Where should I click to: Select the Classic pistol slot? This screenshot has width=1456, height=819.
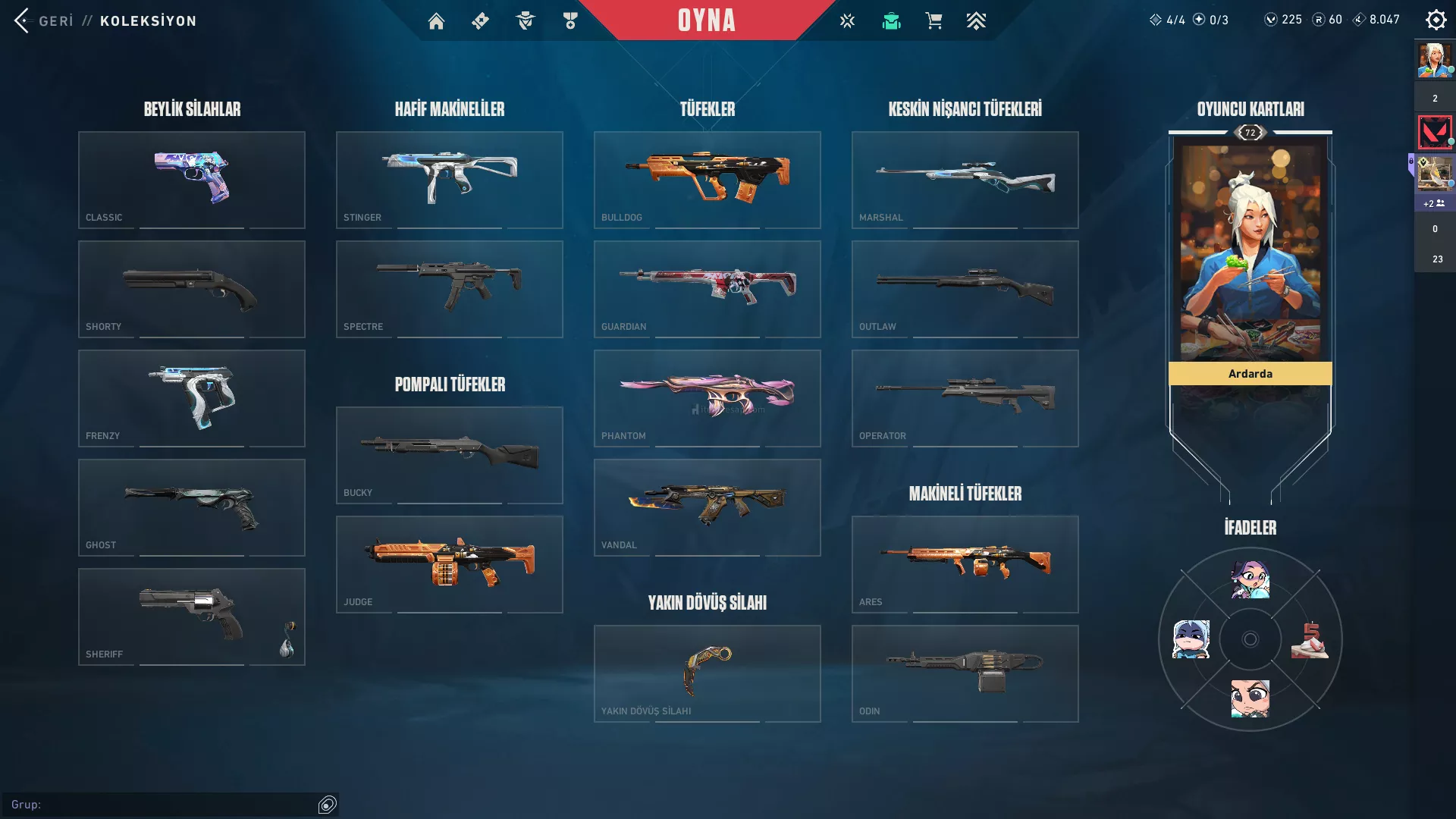pos(192,180)
